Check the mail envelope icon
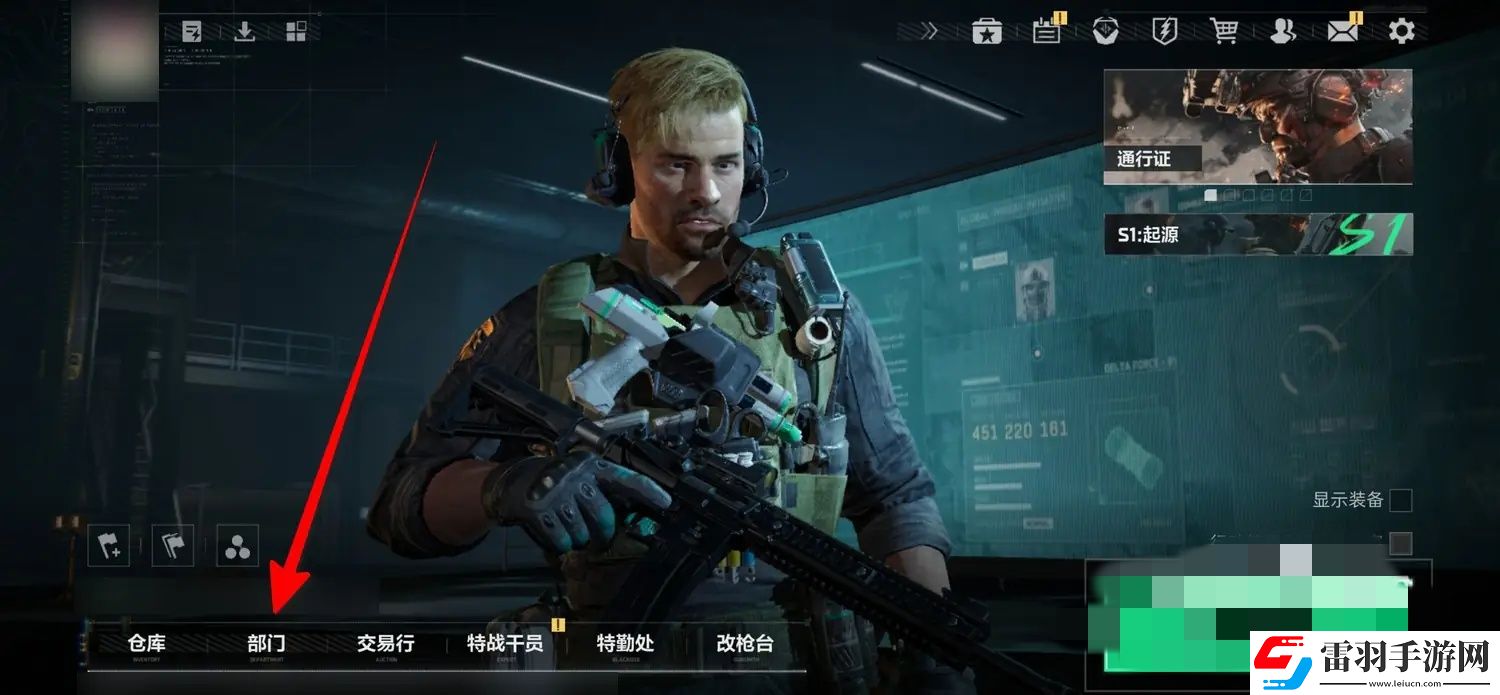This screenshot has width=1500, height=695. pos(1342,31)
